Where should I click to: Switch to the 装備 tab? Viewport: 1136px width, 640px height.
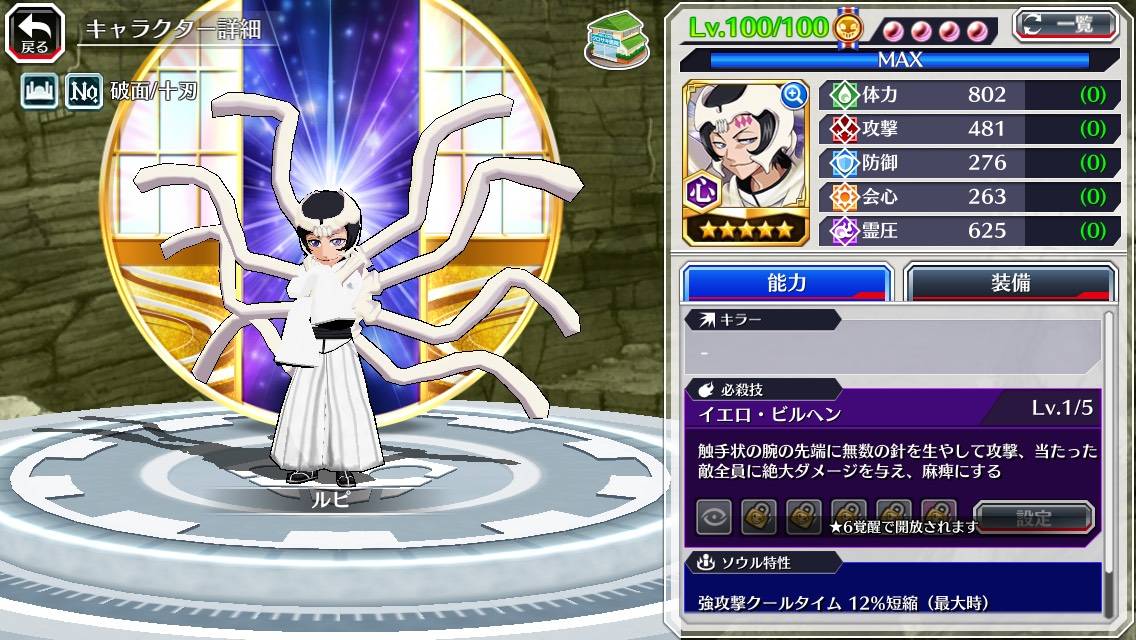[x=1010, y=283]
